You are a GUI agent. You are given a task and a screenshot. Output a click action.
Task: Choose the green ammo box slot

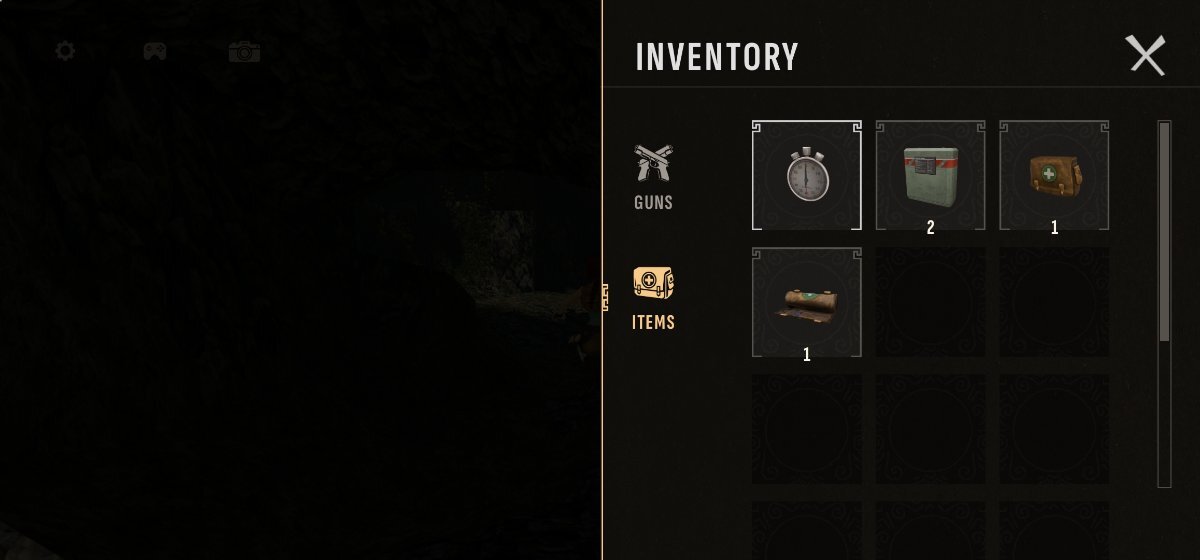[930, 175]
